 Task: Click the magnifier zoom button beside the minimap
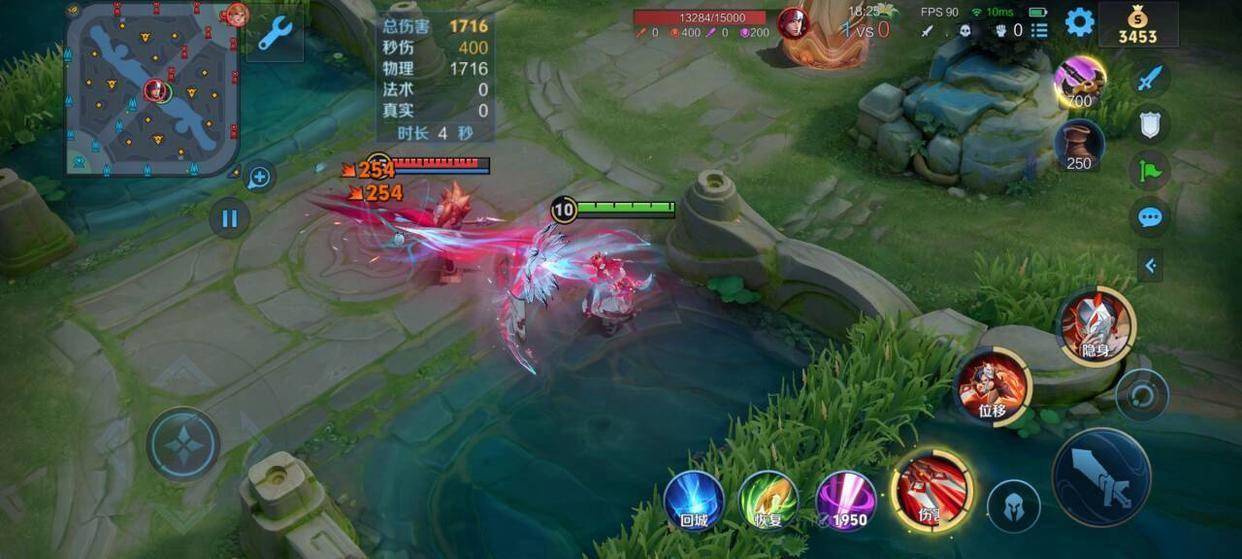[x=259, y=178]
